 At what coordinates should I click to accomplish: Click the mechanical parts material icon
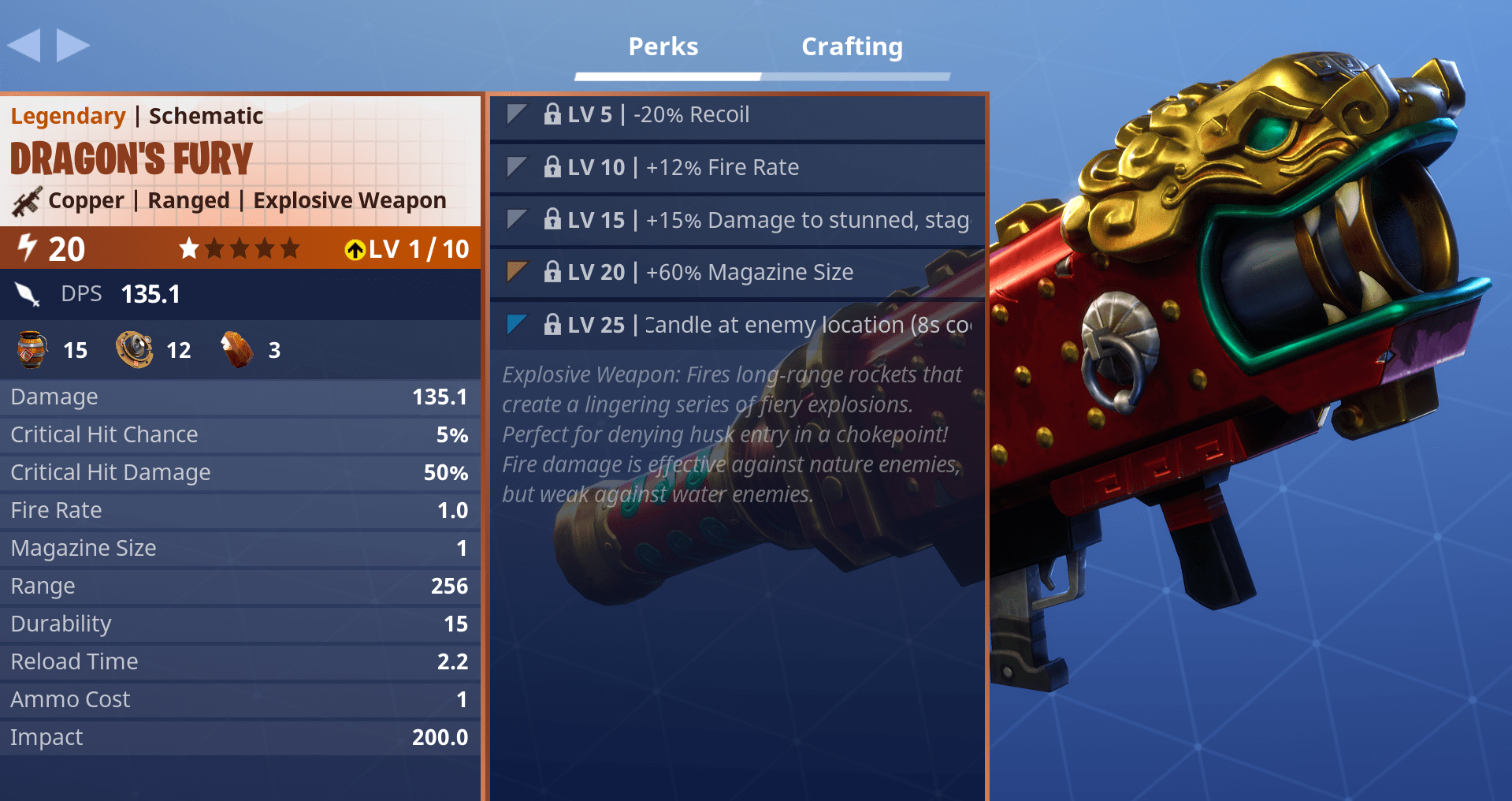[134, 349]
